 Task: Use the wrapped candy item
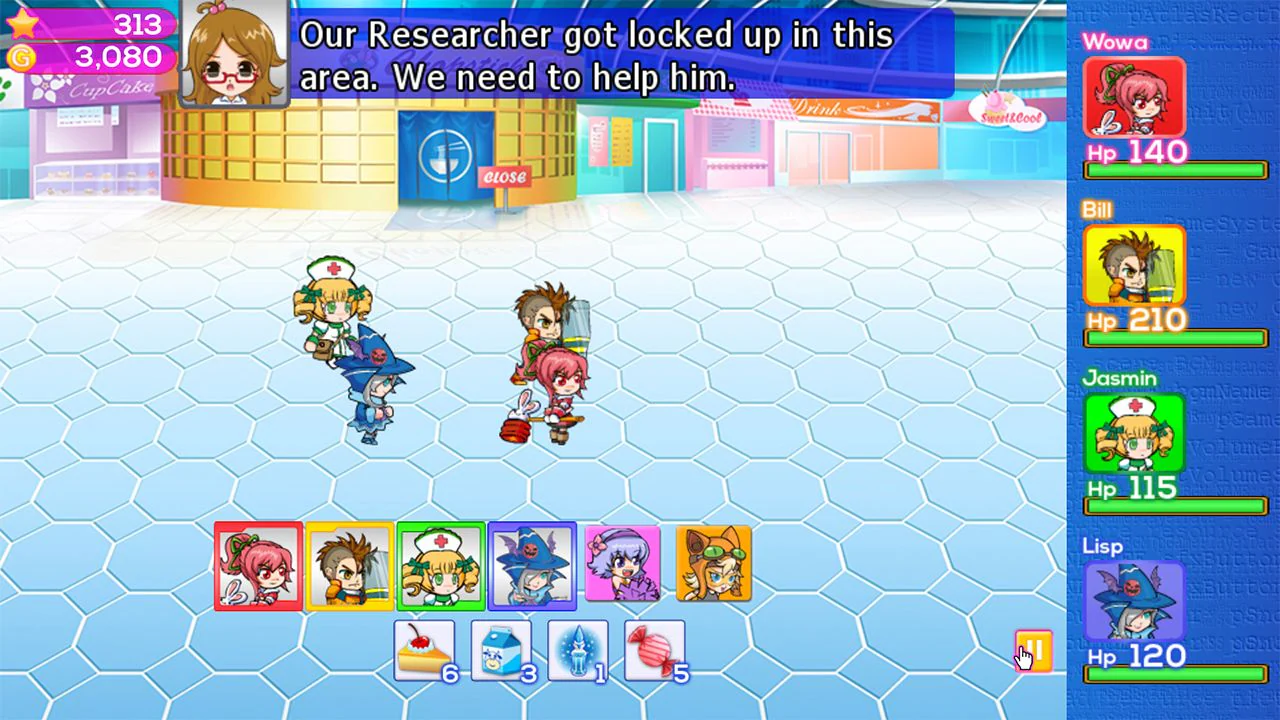click(x=655, y=651)
